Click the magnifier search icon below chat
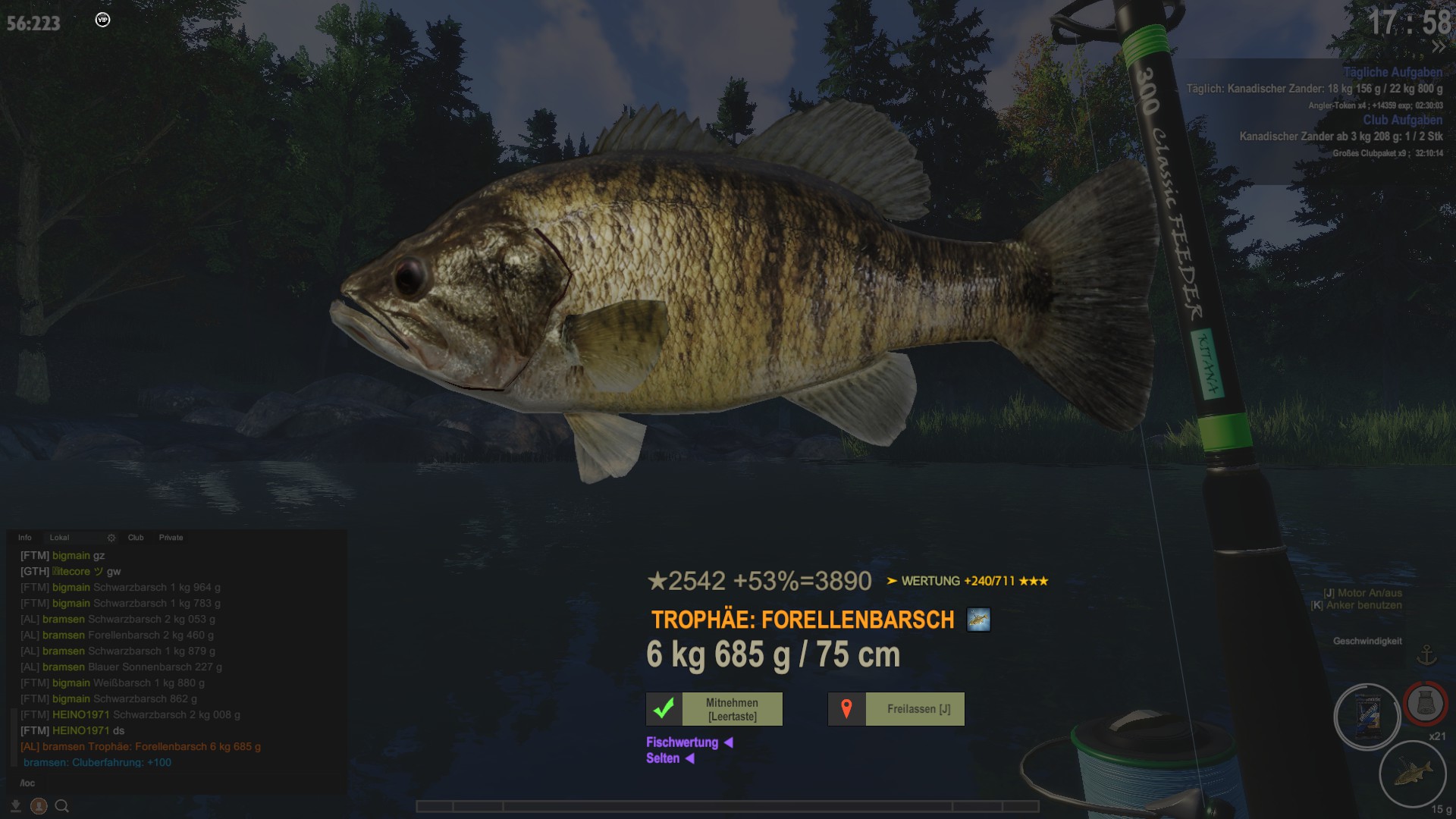 [x=62, y=806]
